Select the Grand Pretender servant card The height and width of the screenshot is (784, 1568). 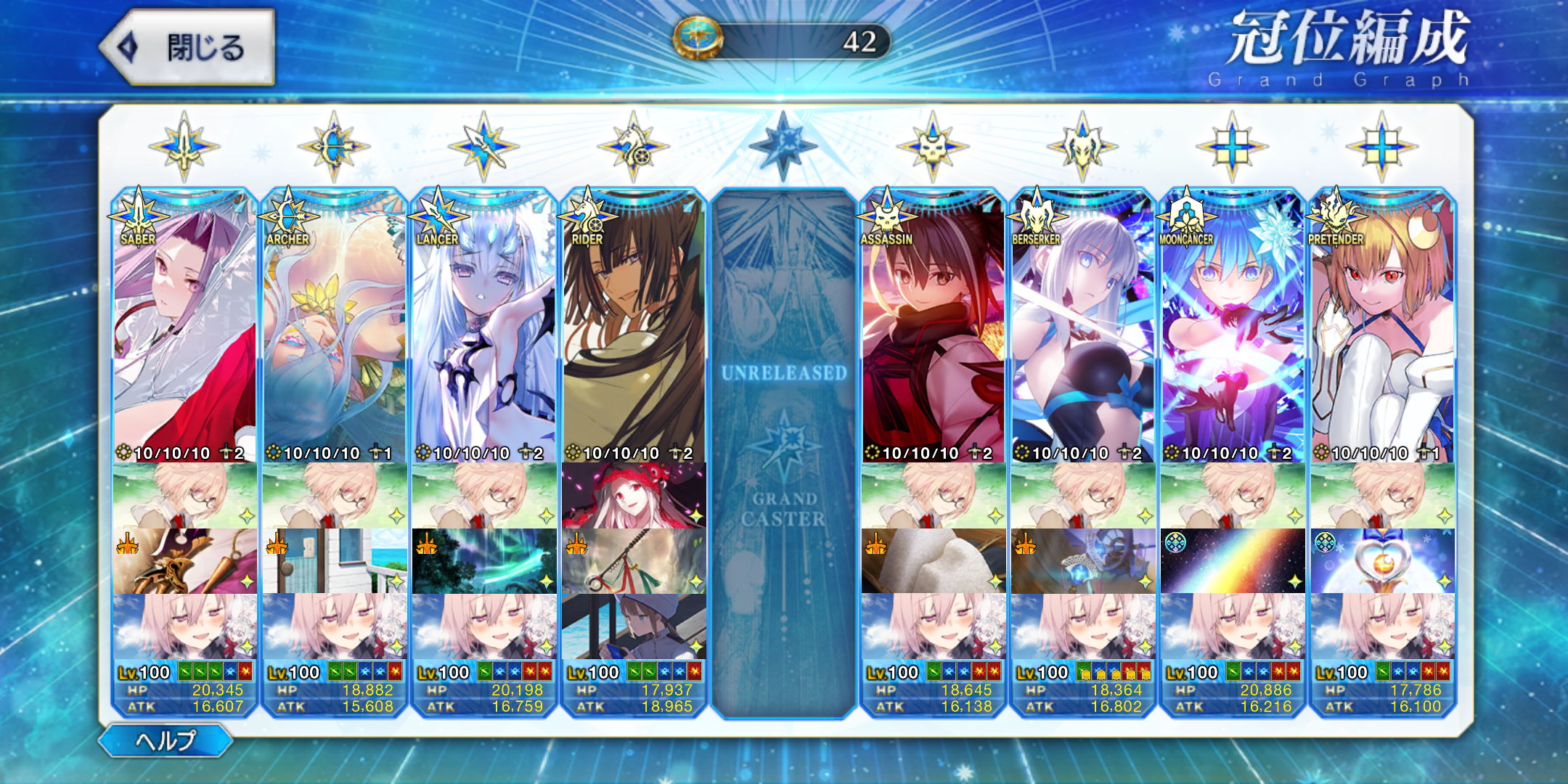coord(1382,327)
